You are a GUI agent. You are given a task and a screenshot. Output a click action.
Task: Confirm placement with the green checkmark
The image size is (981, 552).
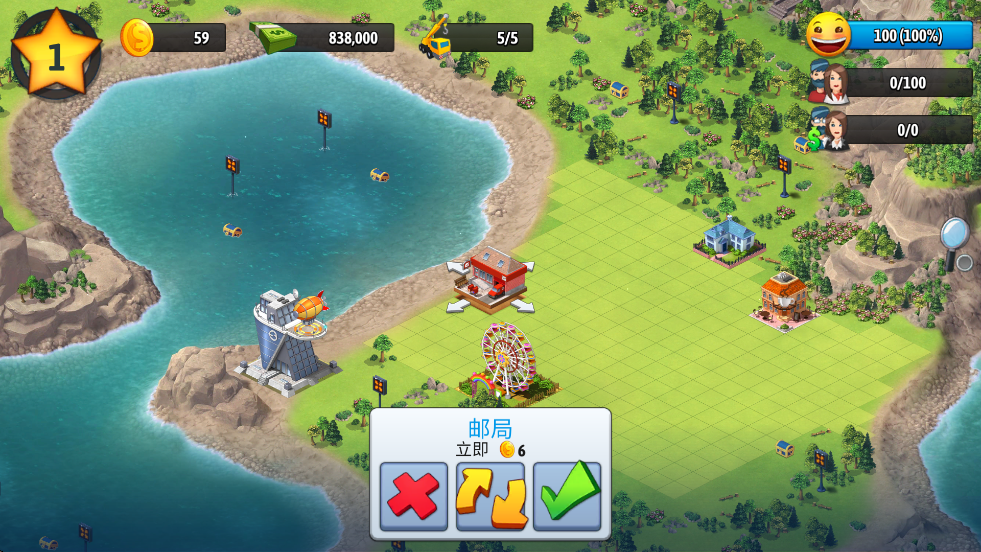tap(567, 496)
